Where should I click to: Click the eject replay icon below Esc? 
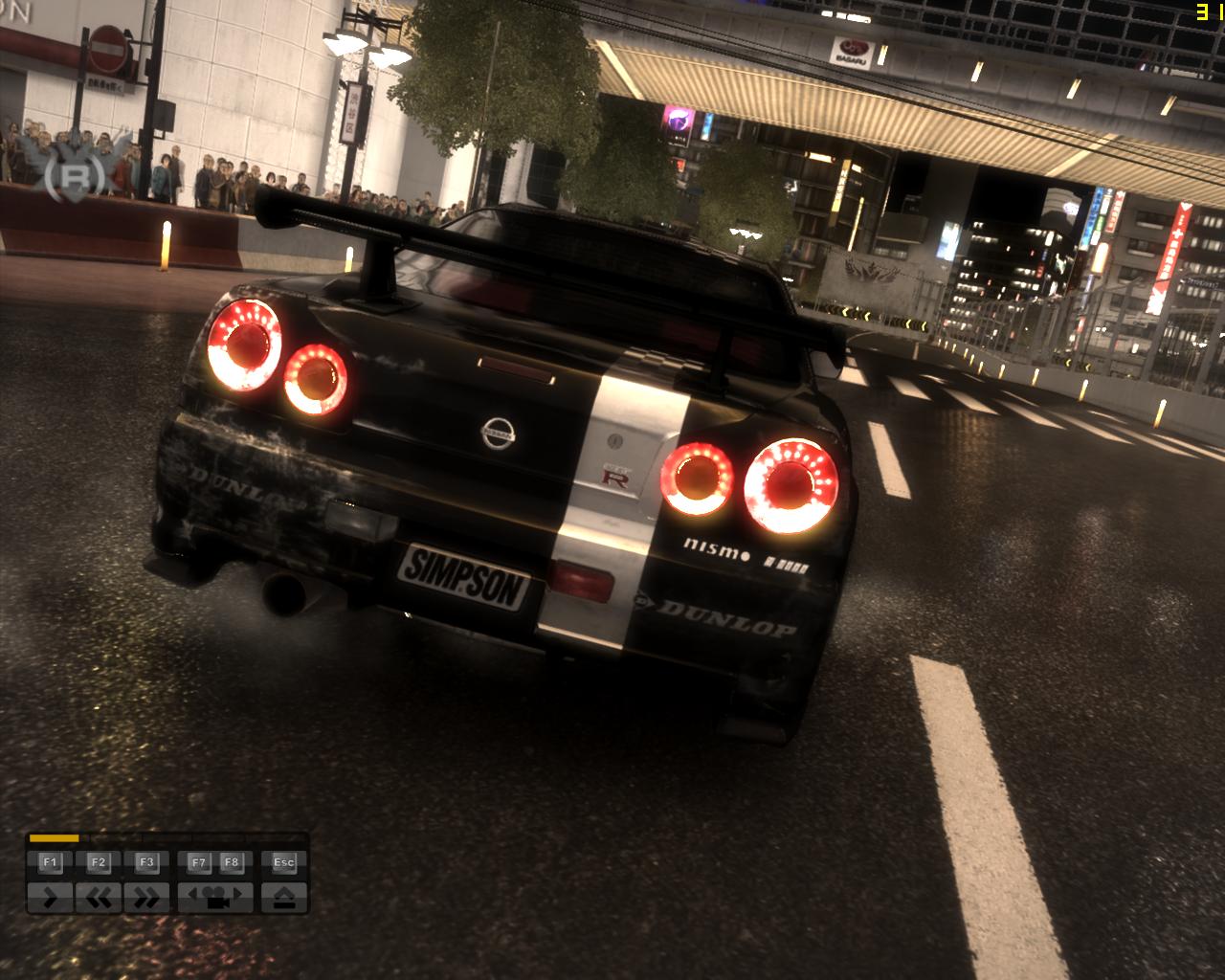point(285,896)
